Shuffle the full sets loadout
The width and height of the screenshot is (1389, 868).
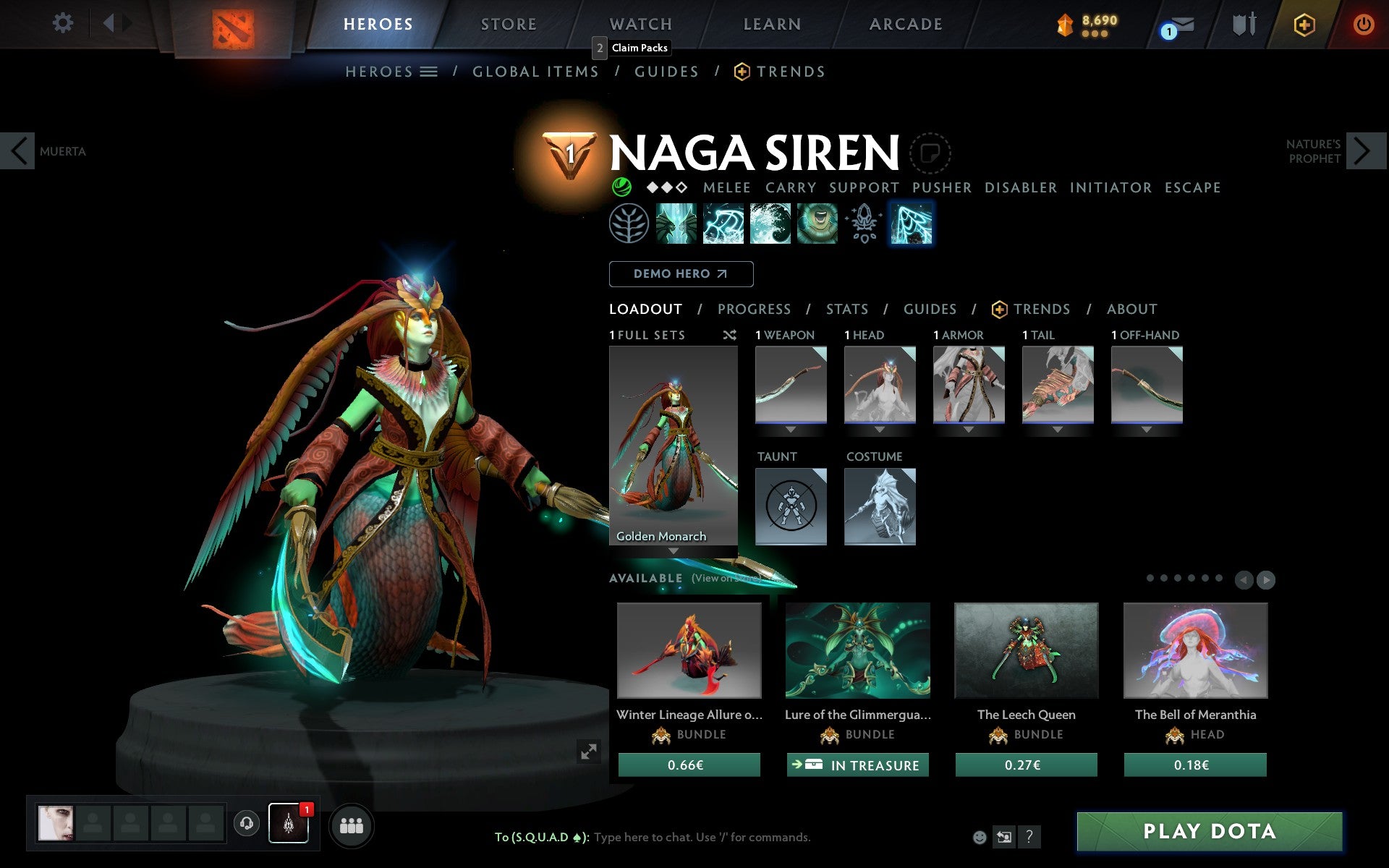(729, 335)
